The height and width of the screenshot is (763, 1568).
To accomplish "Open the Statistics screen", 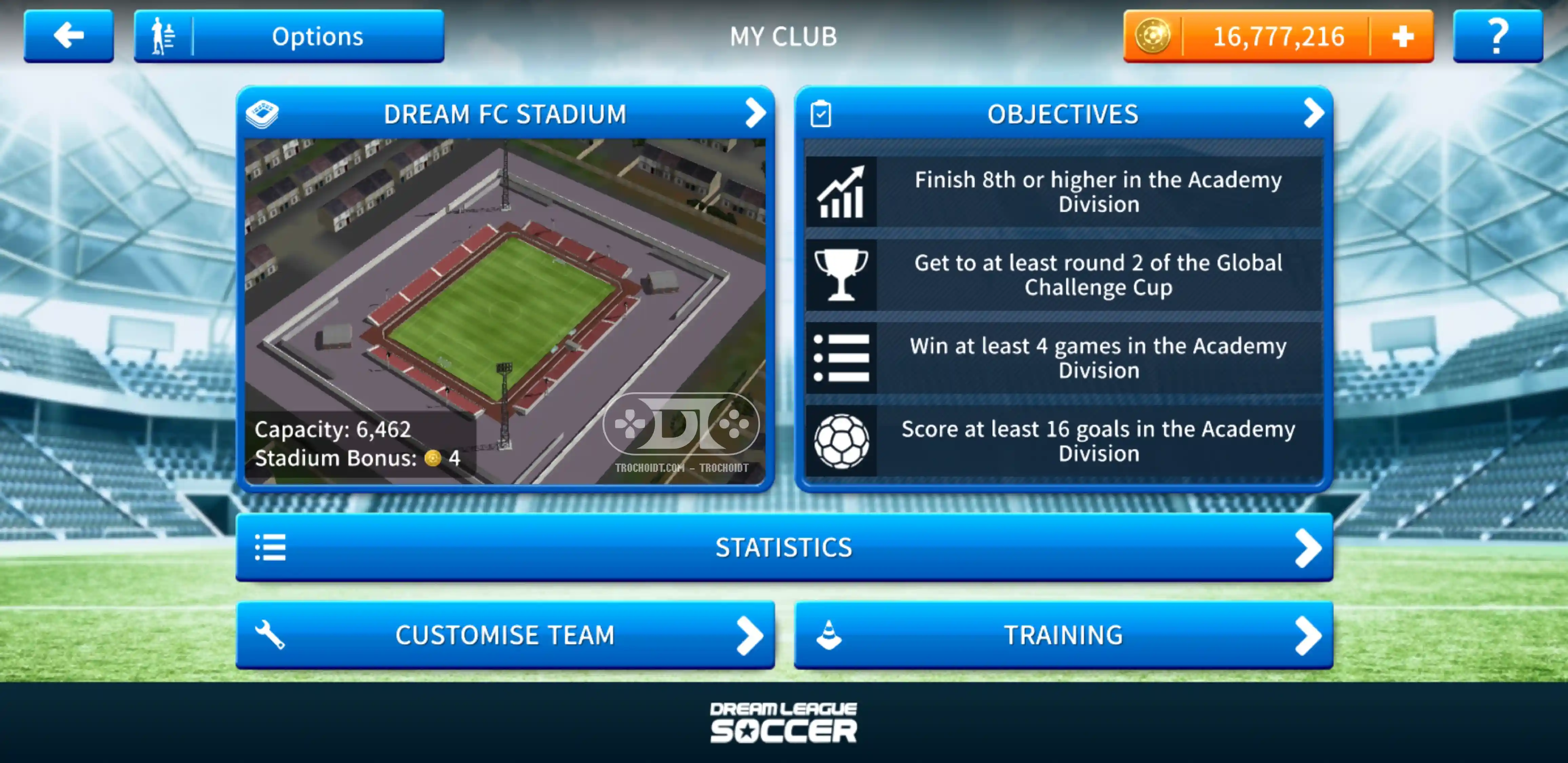I will 784,547.
